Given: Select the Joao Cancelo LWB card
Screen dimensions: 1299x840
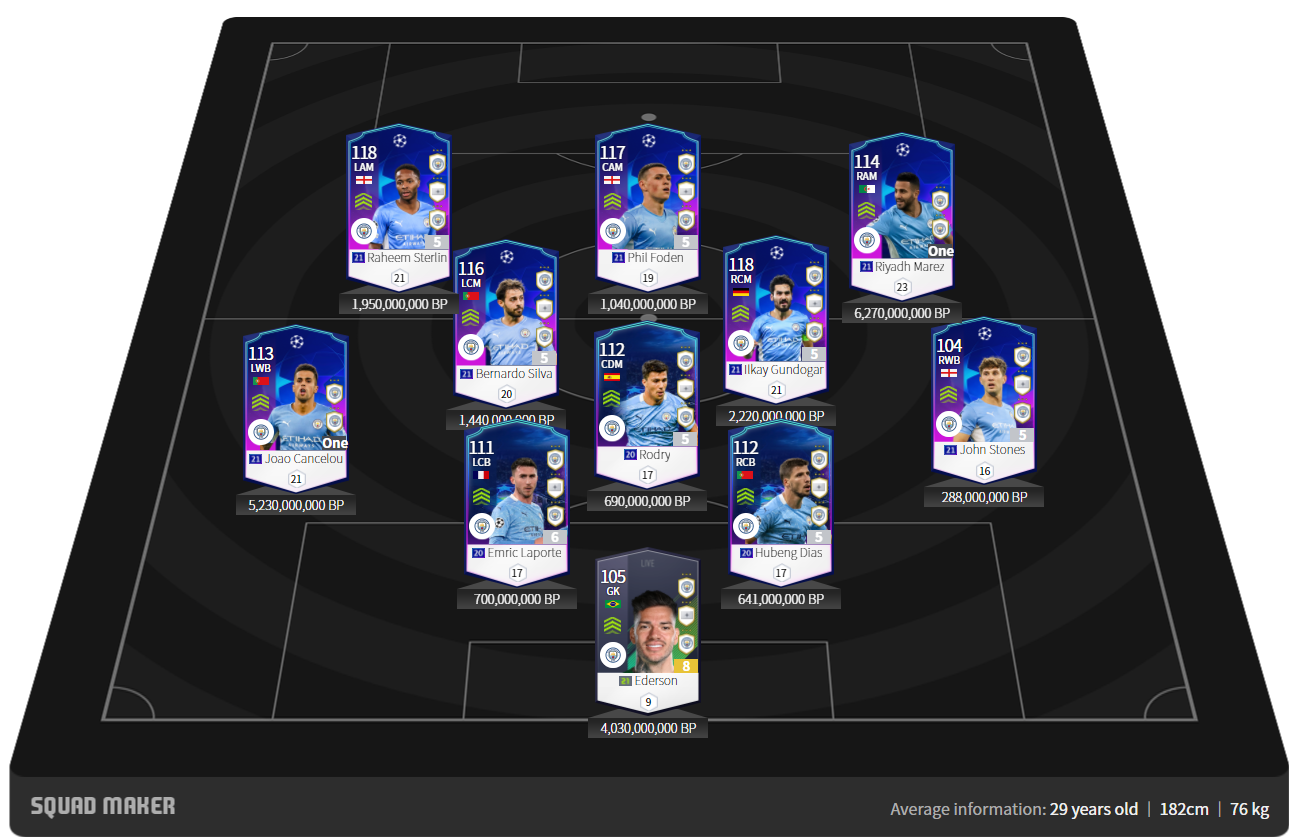Looking at the screenshot, I should [x=296, y=398].
